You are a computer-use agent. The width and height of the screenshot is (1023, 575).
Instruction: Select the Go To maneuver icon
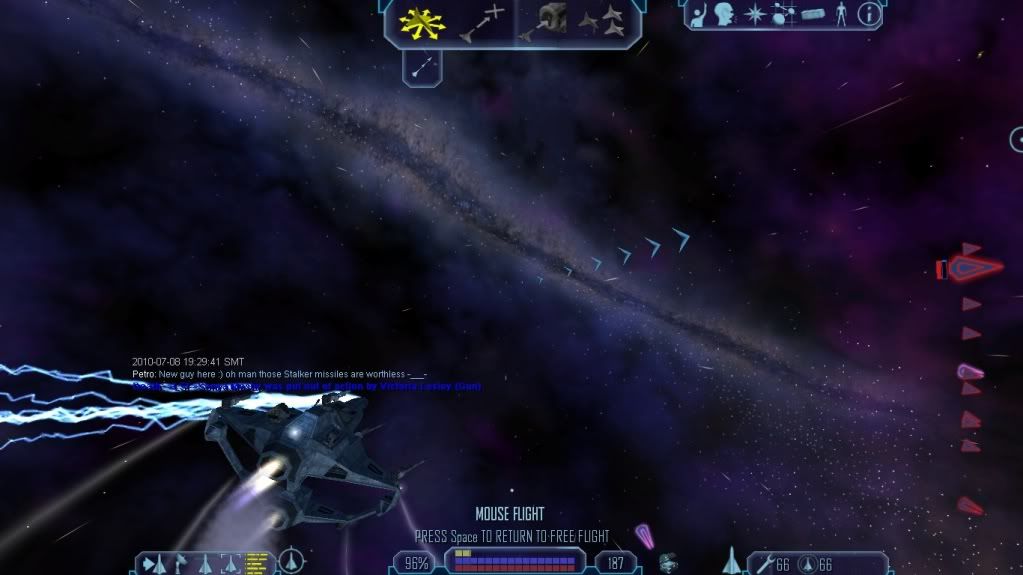481,22
